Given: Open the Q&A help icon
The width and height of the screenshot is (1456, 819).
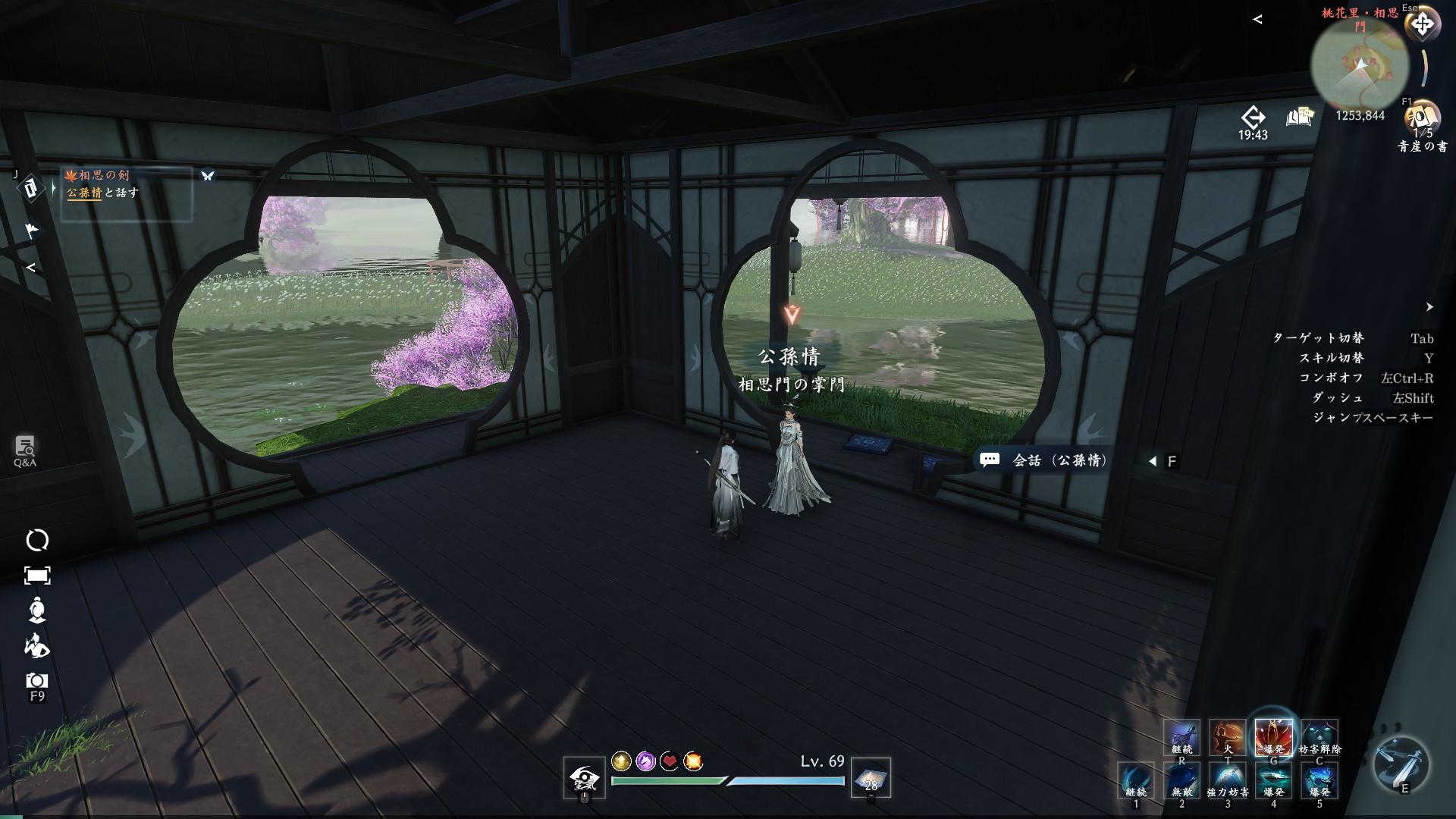Looking at the screenshot, I should (x=25, y=449).
